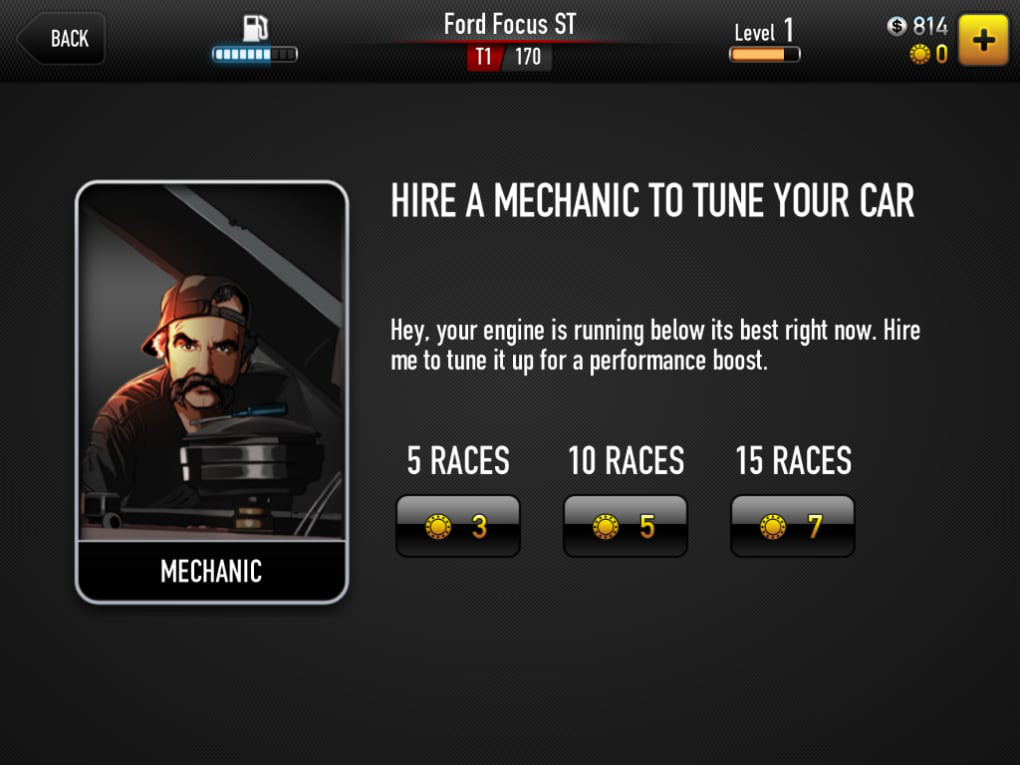Go back using the BACK button
The height and width of the screenshot is (765, 1020).
pos(62,39)
